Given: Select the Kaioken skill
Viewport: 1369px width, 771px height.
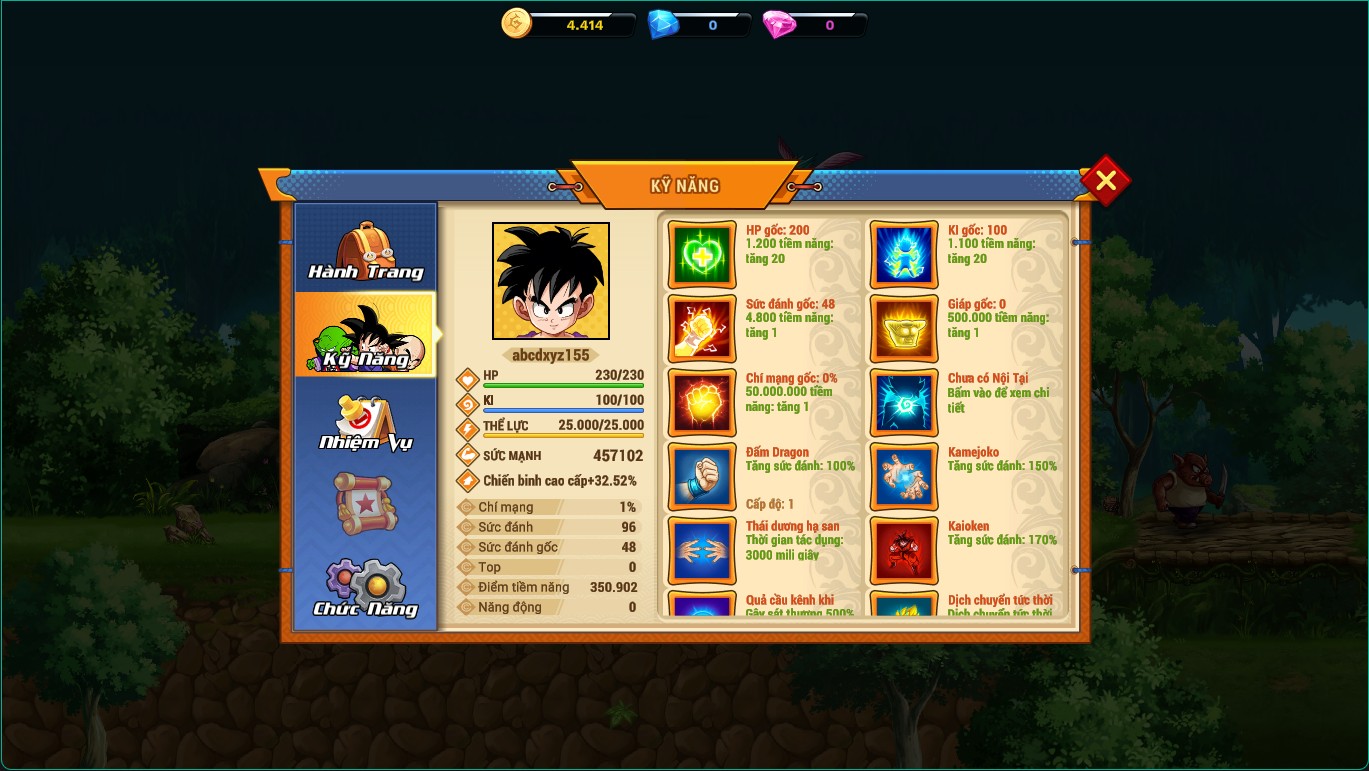Looking at the screenshot, I should [x=904, y=551].
